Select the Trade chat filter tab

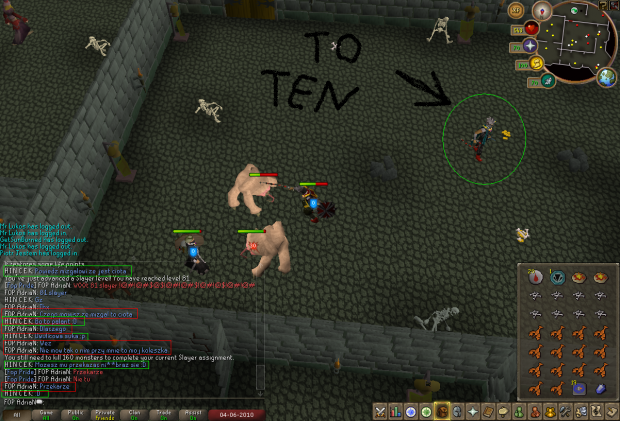click(x=161, y=413)
